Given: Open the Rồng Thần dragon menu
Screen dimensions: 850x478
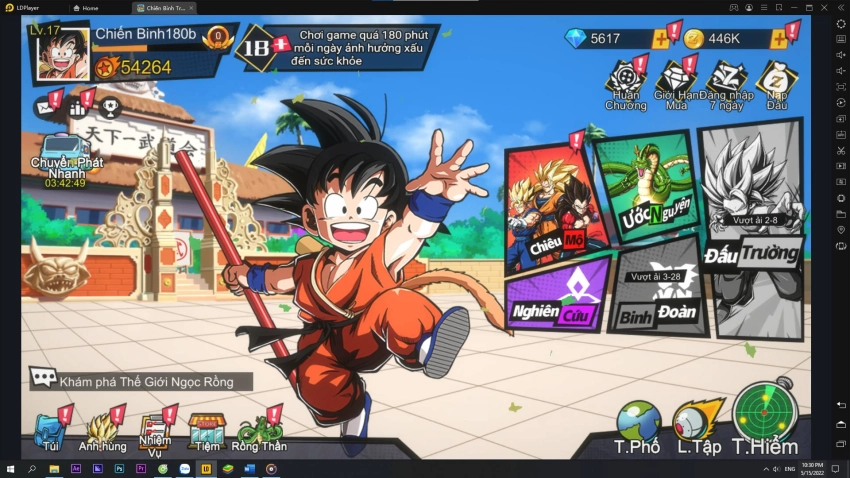Looking at the screenshot, I should (x=259, y=430).
